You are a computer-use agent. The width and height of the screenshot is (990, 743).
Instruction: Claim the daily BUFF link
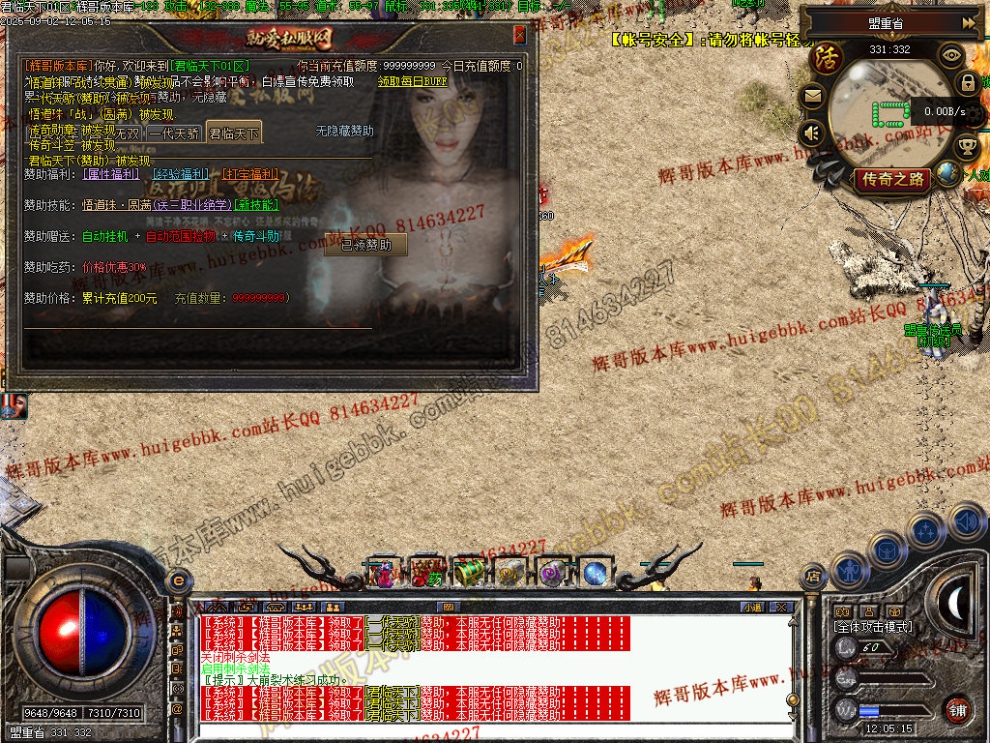coord(413,82)
